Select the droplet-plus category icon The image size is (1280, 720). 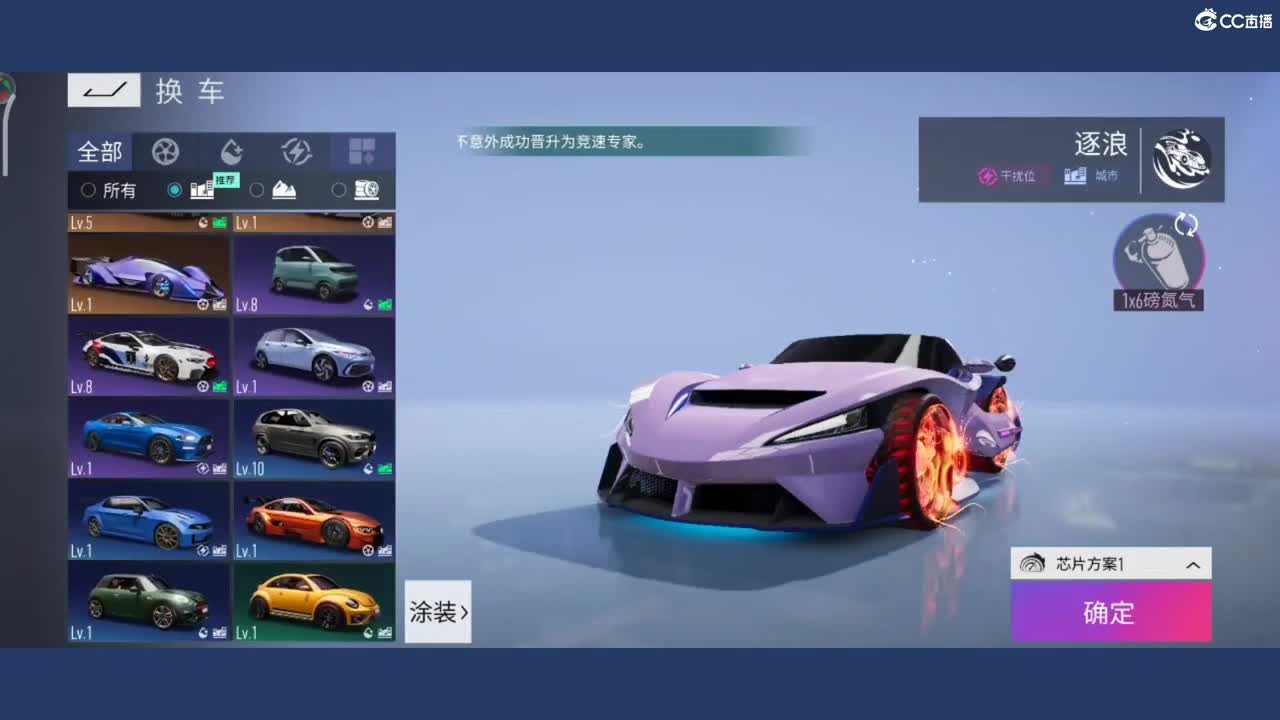coord(231,152)
